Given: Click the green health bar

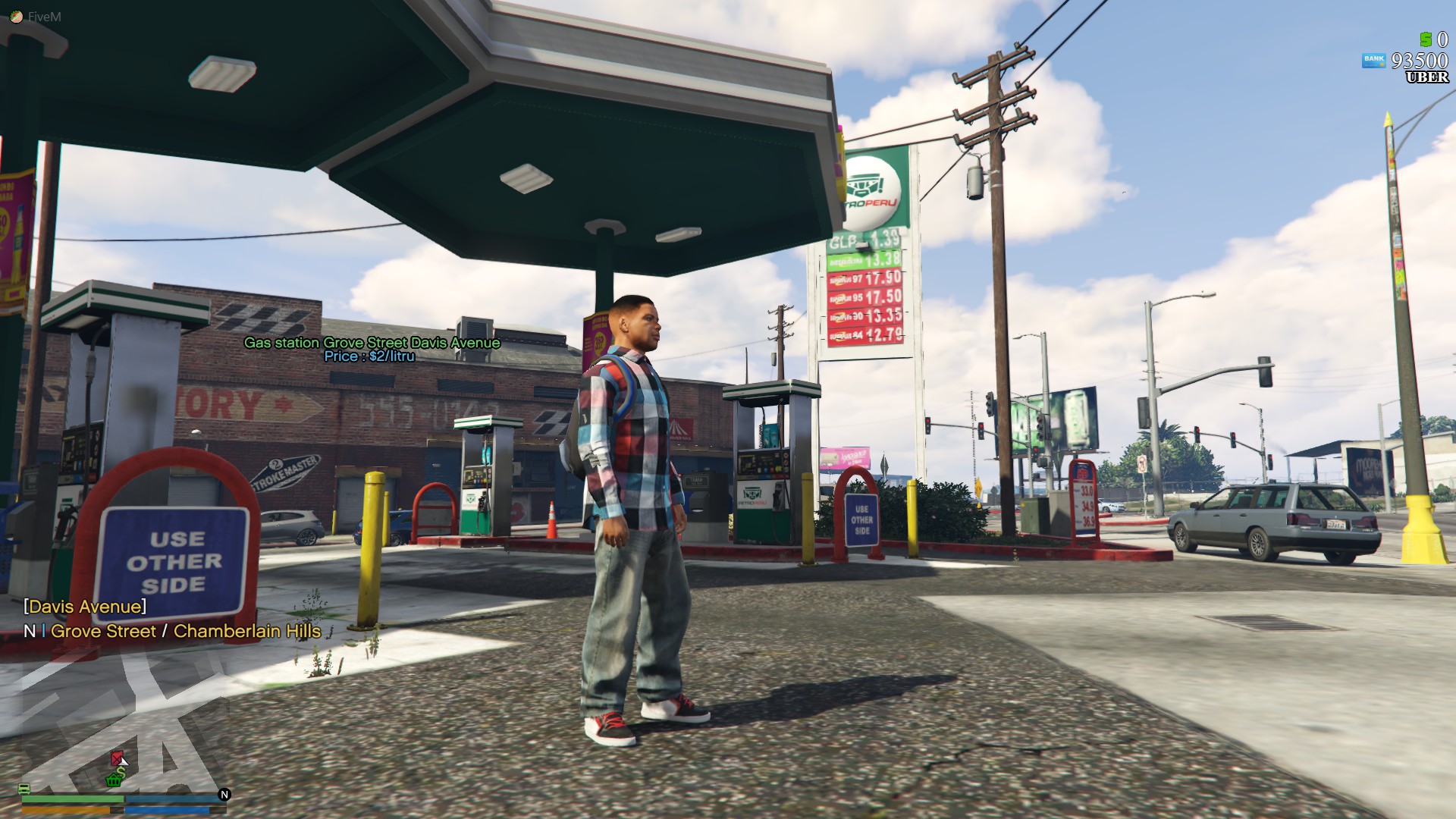Looking at the screenshot, I should click(x=74, y=799).
